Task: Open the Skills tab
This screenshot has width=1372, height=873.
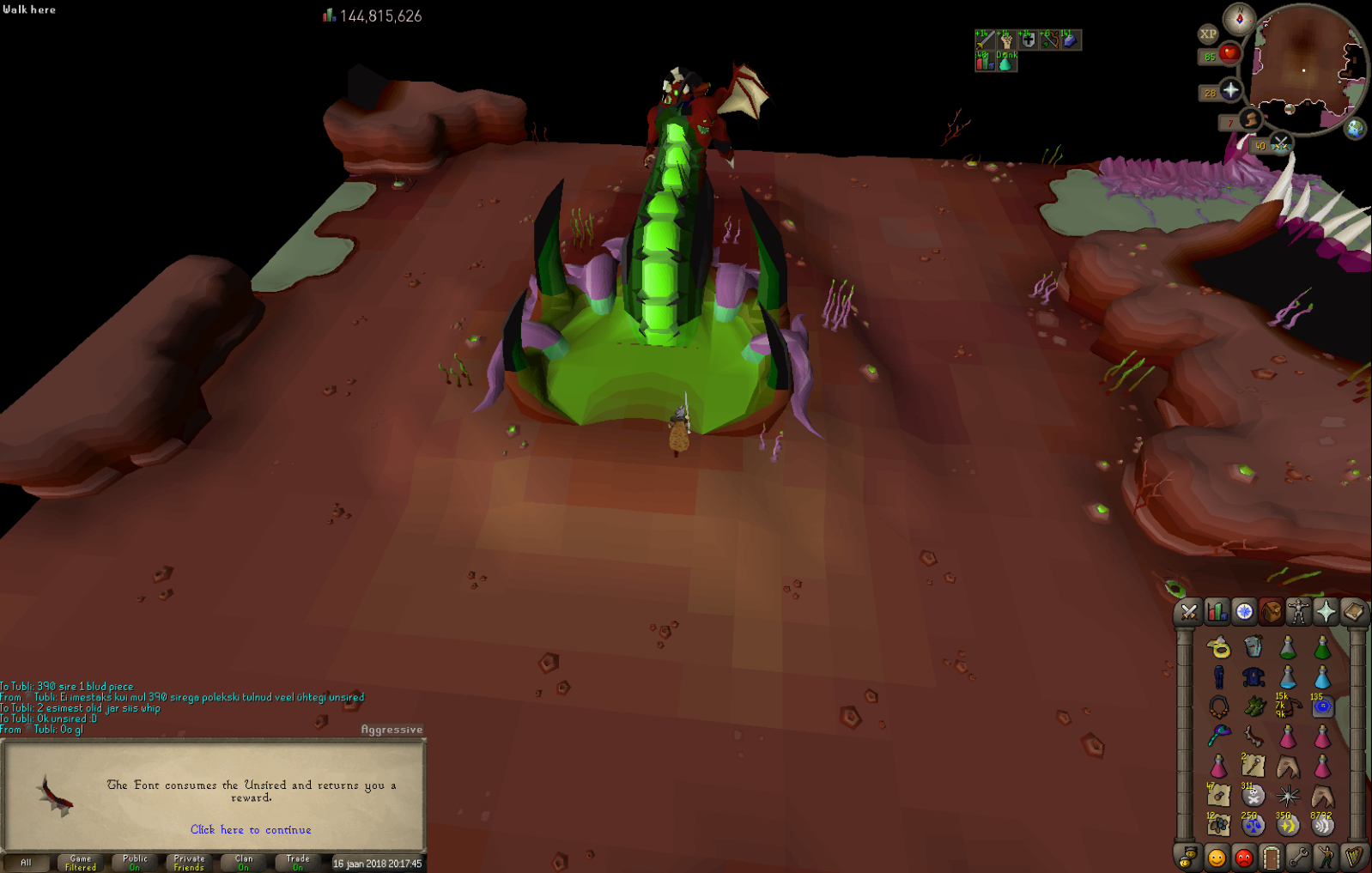Action: 1216,611
